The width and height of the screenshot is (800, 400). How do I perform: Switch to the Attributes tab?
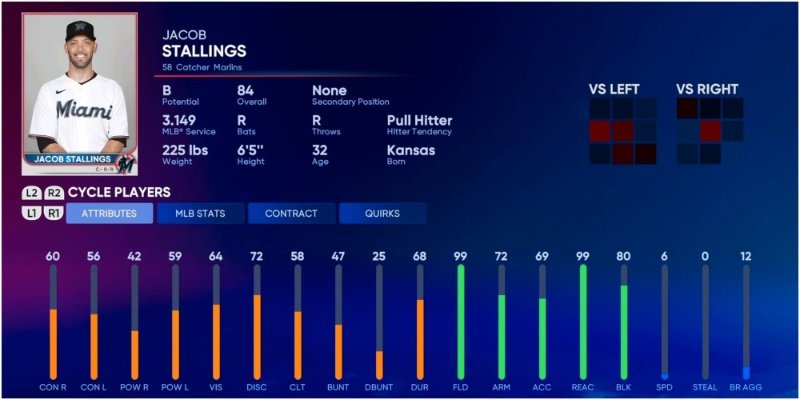109,213
